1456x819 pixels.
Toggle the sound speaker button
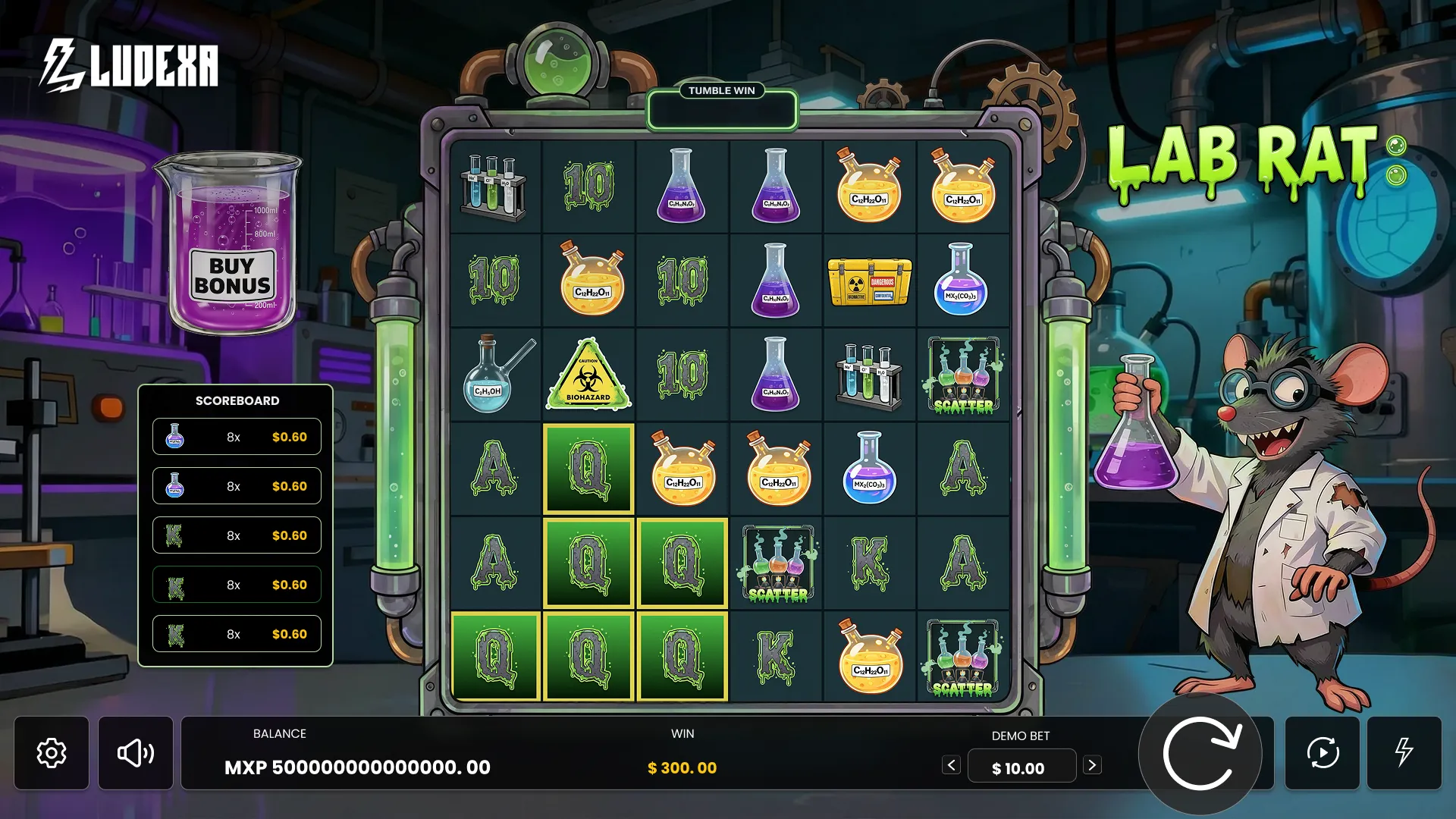(x=136, y=753)
